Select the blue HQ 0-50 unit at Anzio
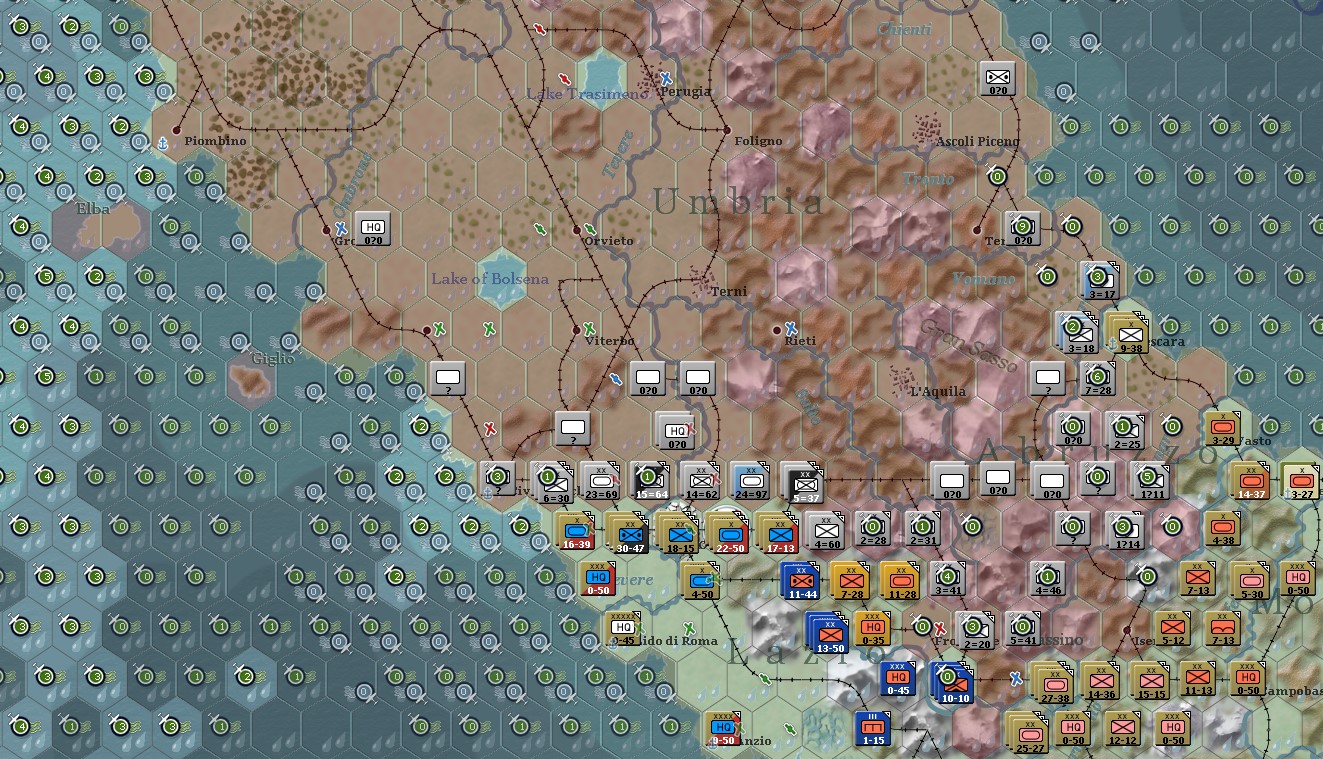 722,726
